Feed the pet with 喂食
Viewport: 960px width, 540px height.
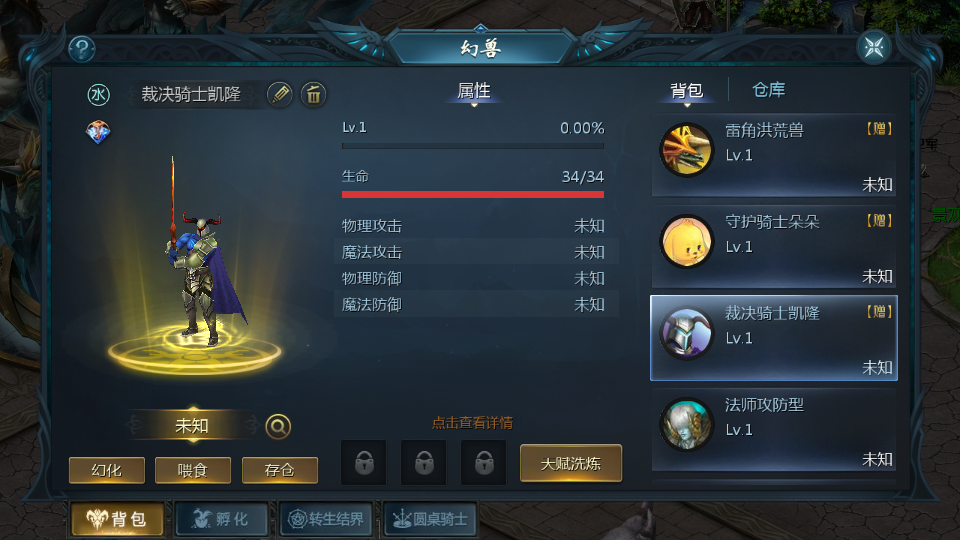(x=193, y=470)
